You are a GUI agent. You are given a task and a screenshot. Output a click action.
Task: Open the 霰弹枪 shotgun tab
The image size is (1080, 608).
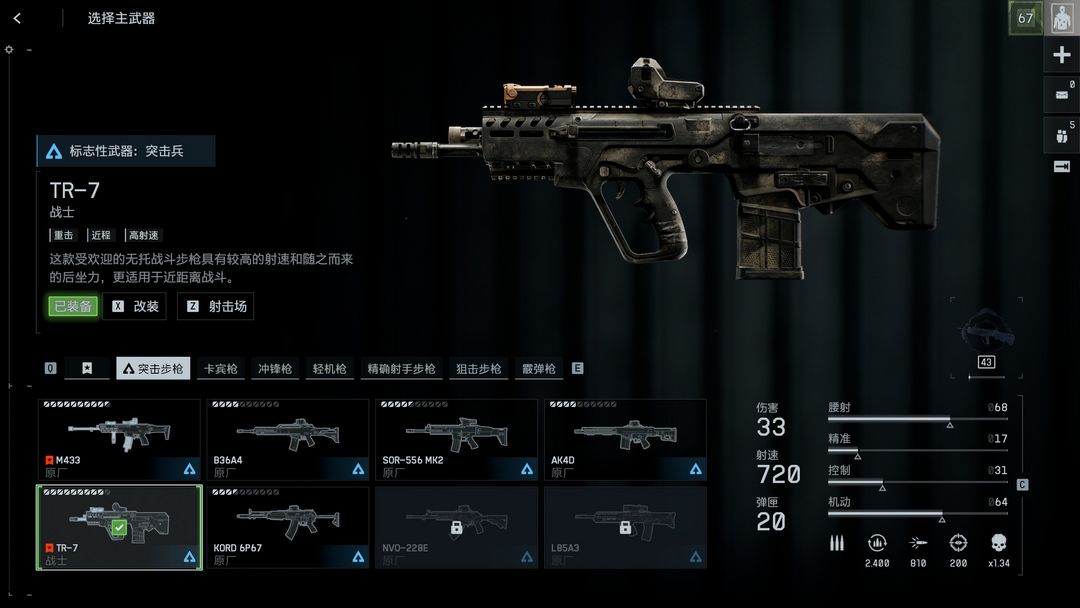tap(538, 369)
